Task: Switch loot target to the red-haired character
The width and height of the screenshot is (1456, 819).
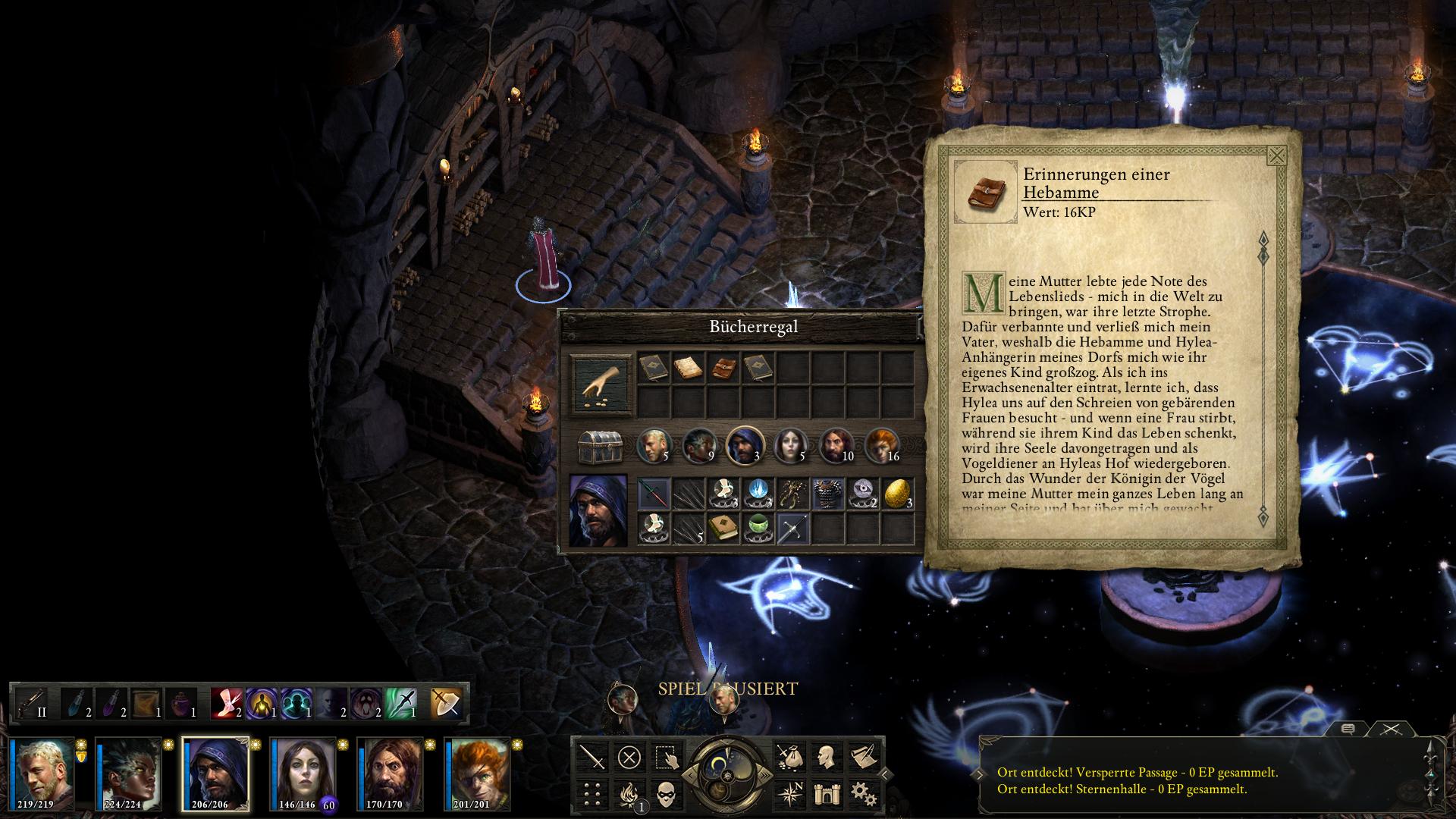Action: click(880, 445)
